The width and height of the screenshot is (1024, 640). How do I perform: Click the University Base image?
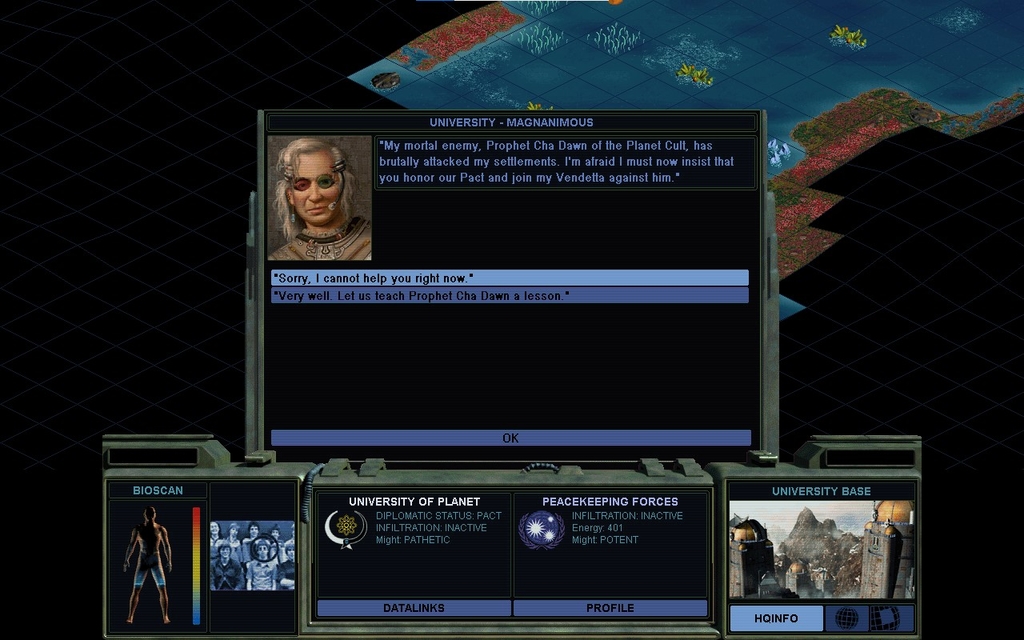(x=821, y=550)
